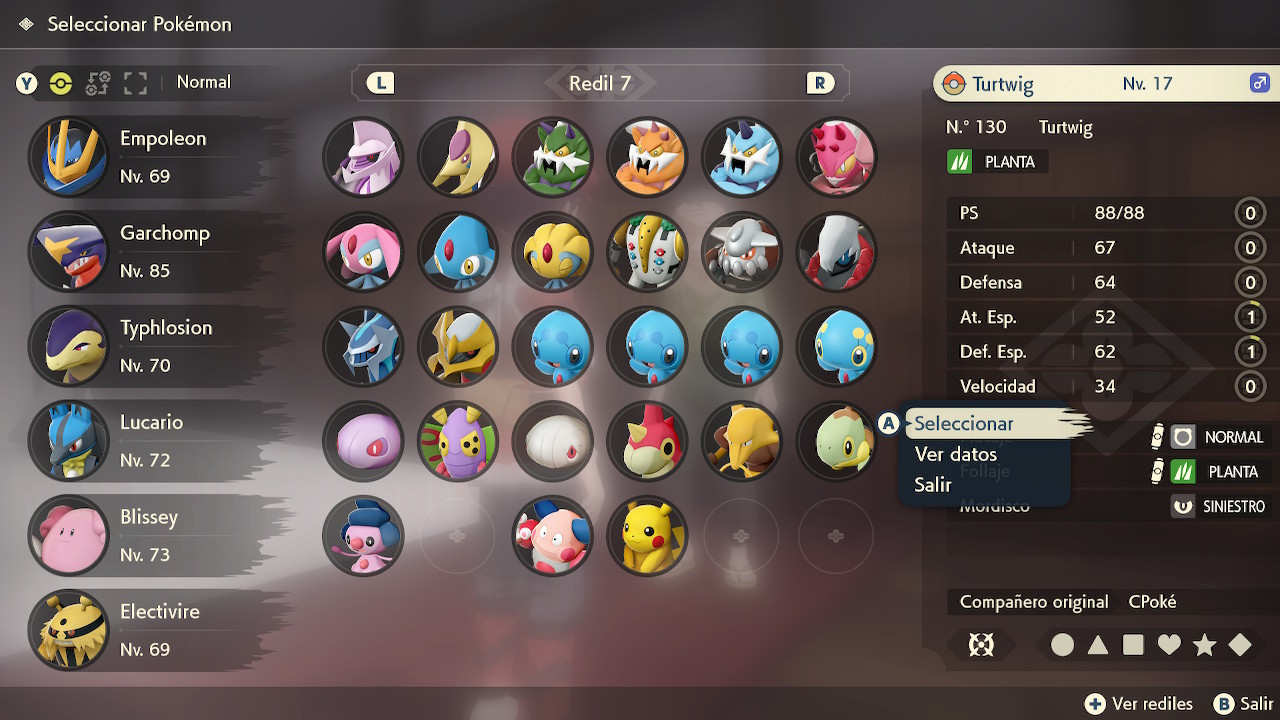The height and width of the screenshot is (720, 1280).
Task: Choose Turtwig in the pasture grid
Action: (837, 441)
